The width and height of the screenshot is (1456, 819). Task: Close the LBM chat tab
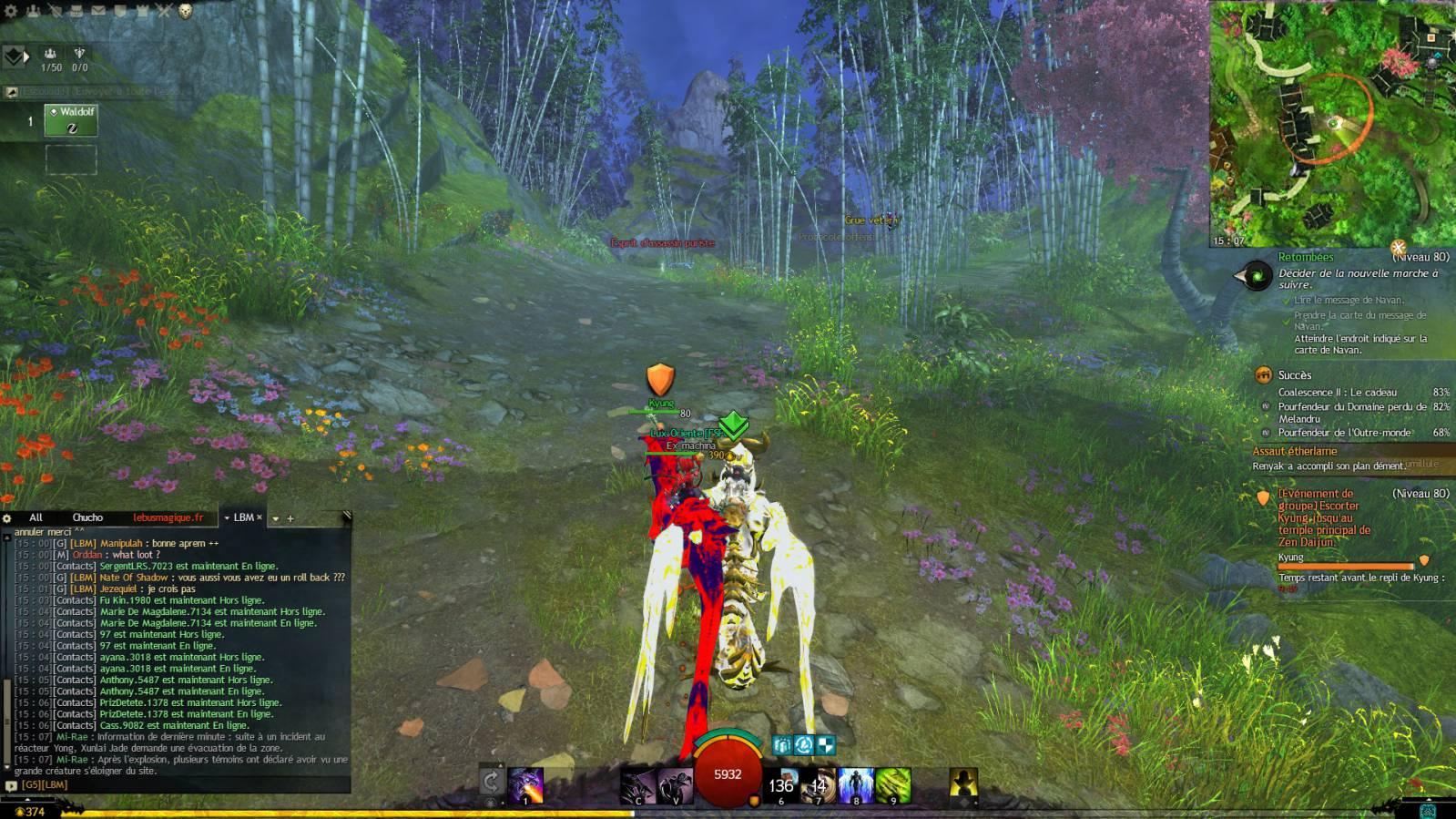[260, 517]
